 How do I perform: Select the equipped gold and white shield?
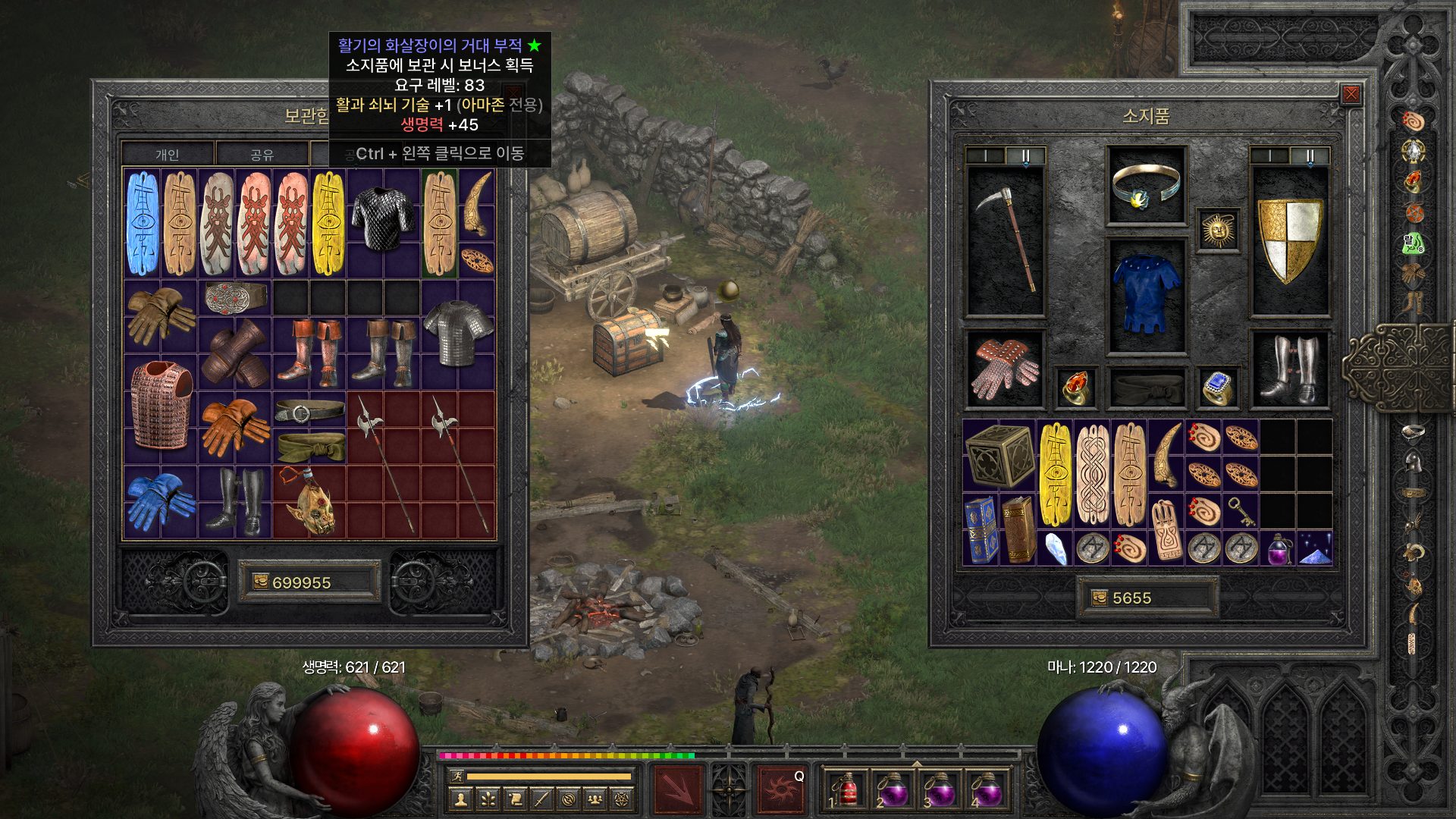pyautogui.click(x=1289, y=241)
